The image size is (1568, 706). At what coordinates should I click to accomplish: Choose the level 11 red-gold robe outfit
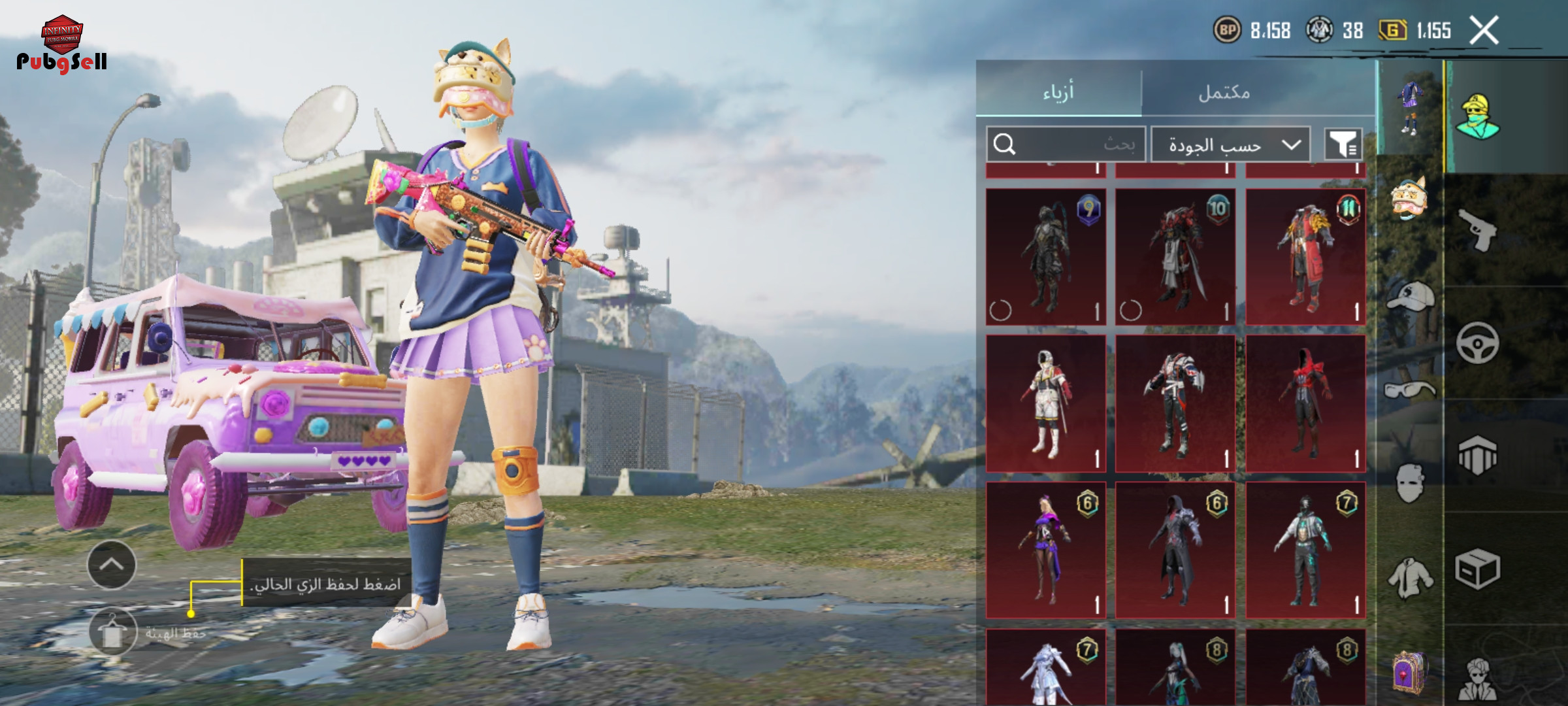point(1305,257)
